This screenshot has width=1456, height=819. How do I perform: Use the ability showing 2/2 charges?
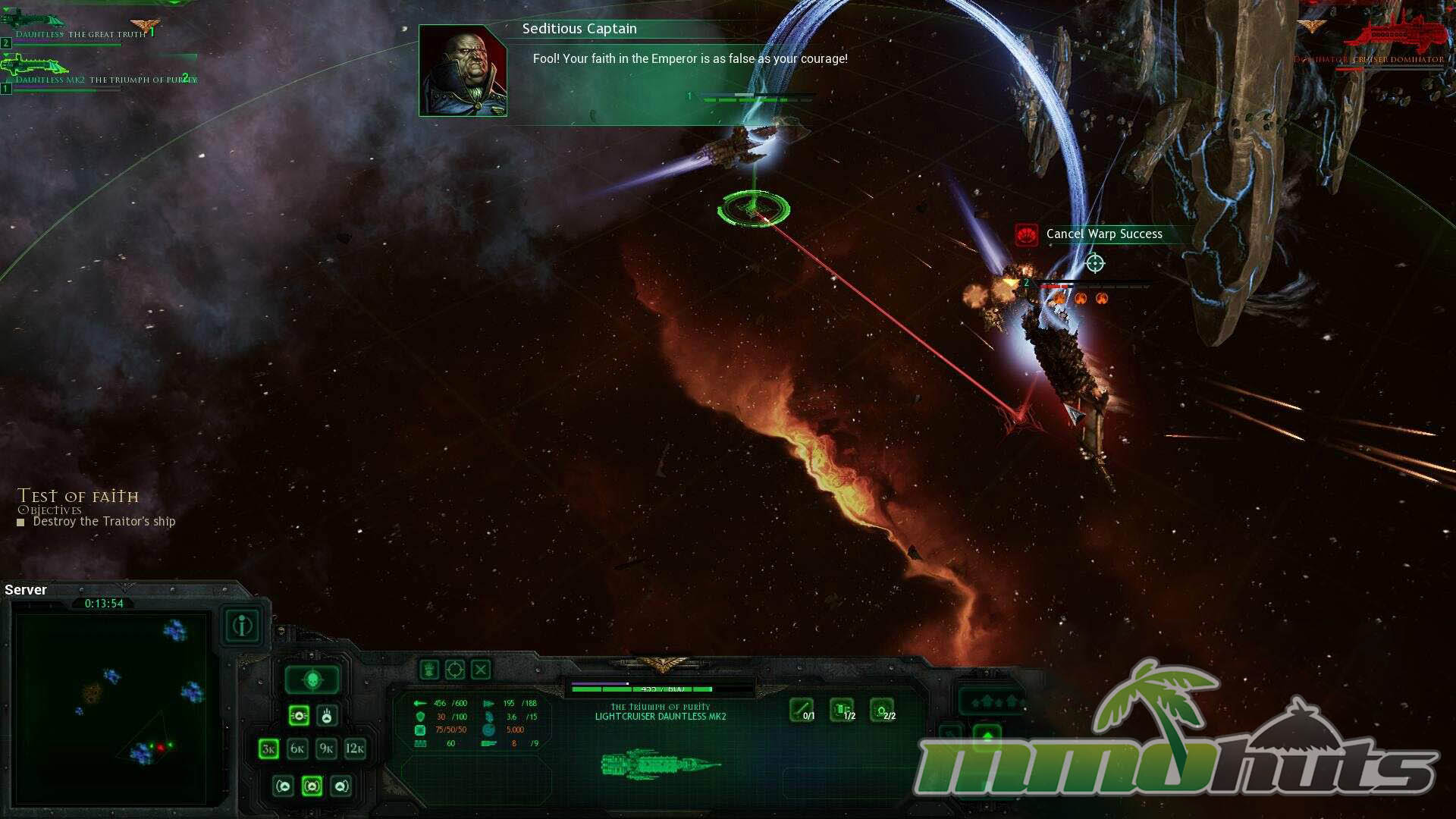[x=882, y=710]
